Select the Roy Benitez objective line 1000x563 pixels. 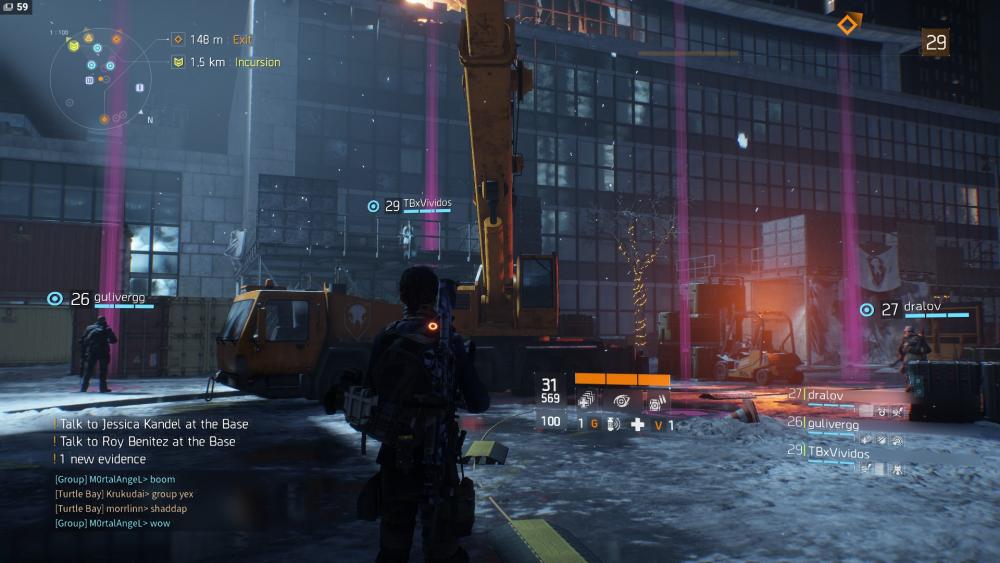click(x=147, y=441)
